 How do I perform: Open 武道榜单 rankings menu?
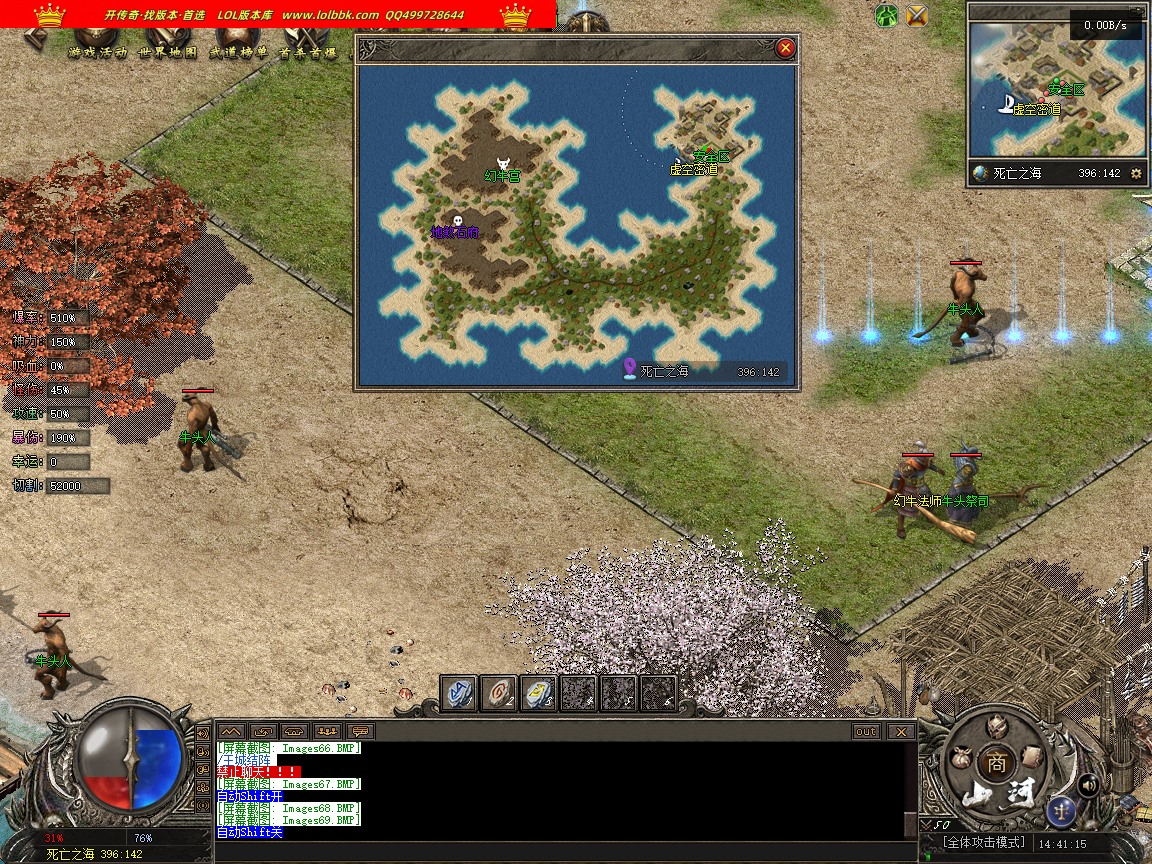tap(237, 52)
